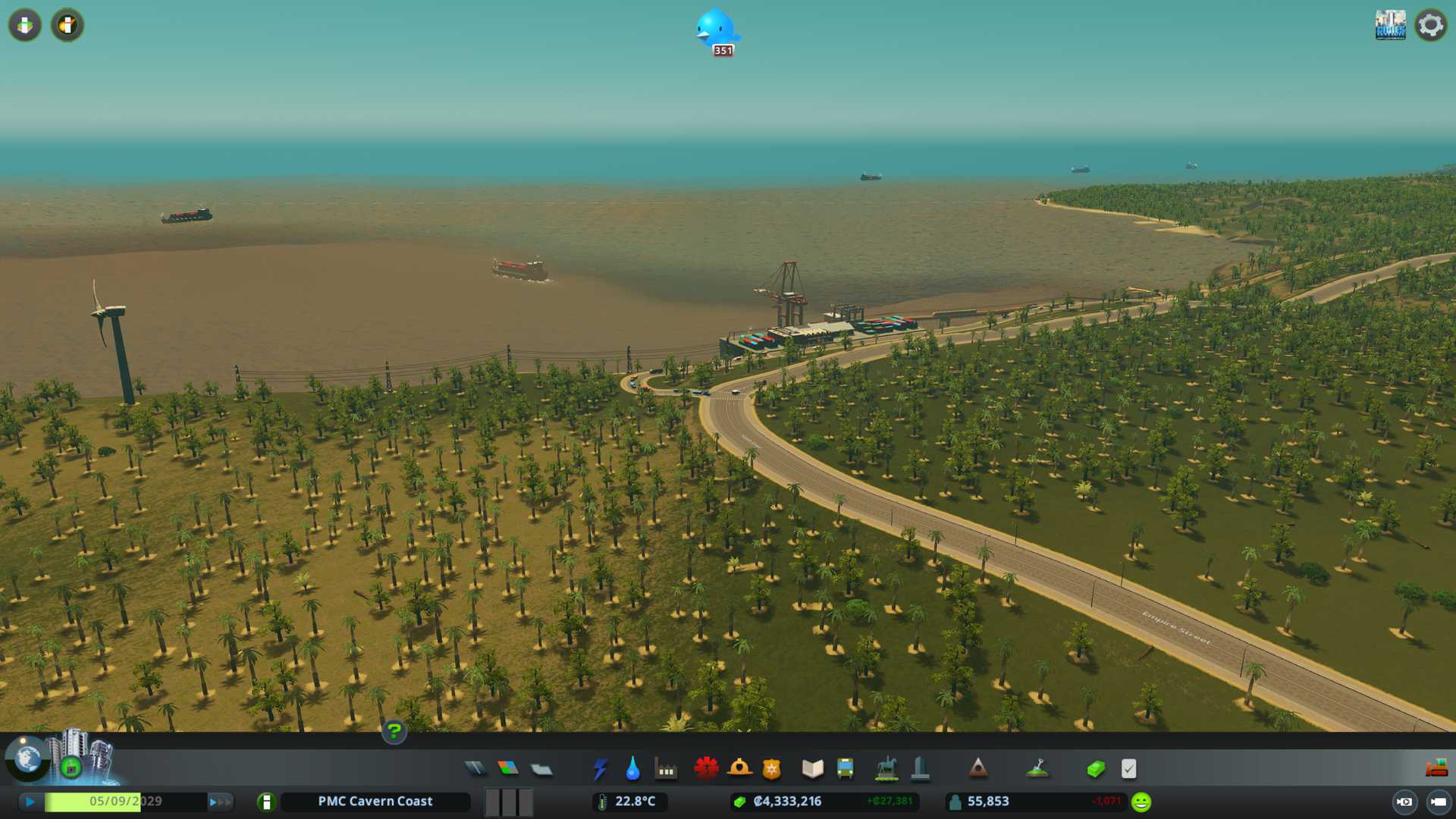This screenshot has height=819, width=1456.
Task: Open the Districts tool
Action: pos(541,769)
